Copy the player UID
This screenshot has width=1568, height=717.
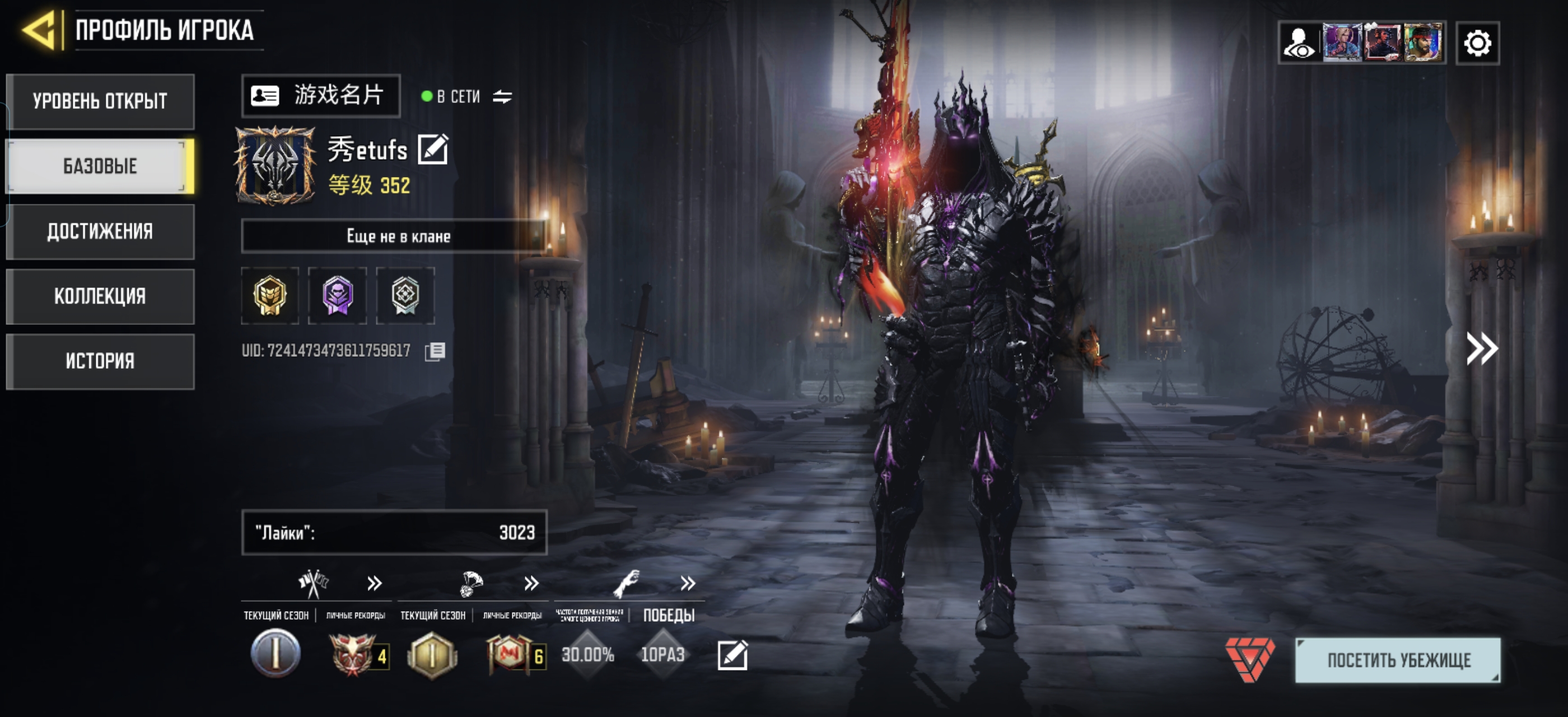click(x=435, y=351)
